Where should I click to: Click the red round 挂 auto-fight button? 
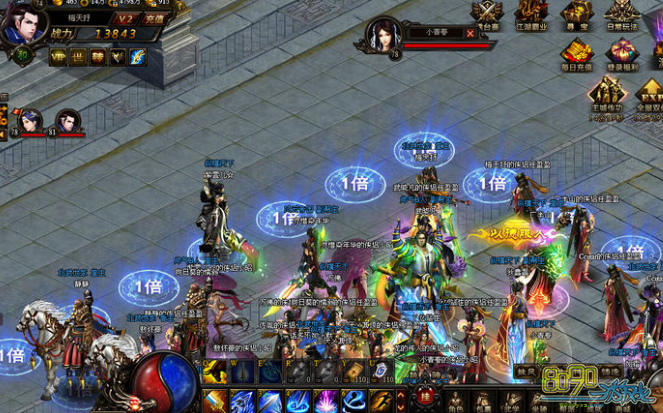click(424, 397)
